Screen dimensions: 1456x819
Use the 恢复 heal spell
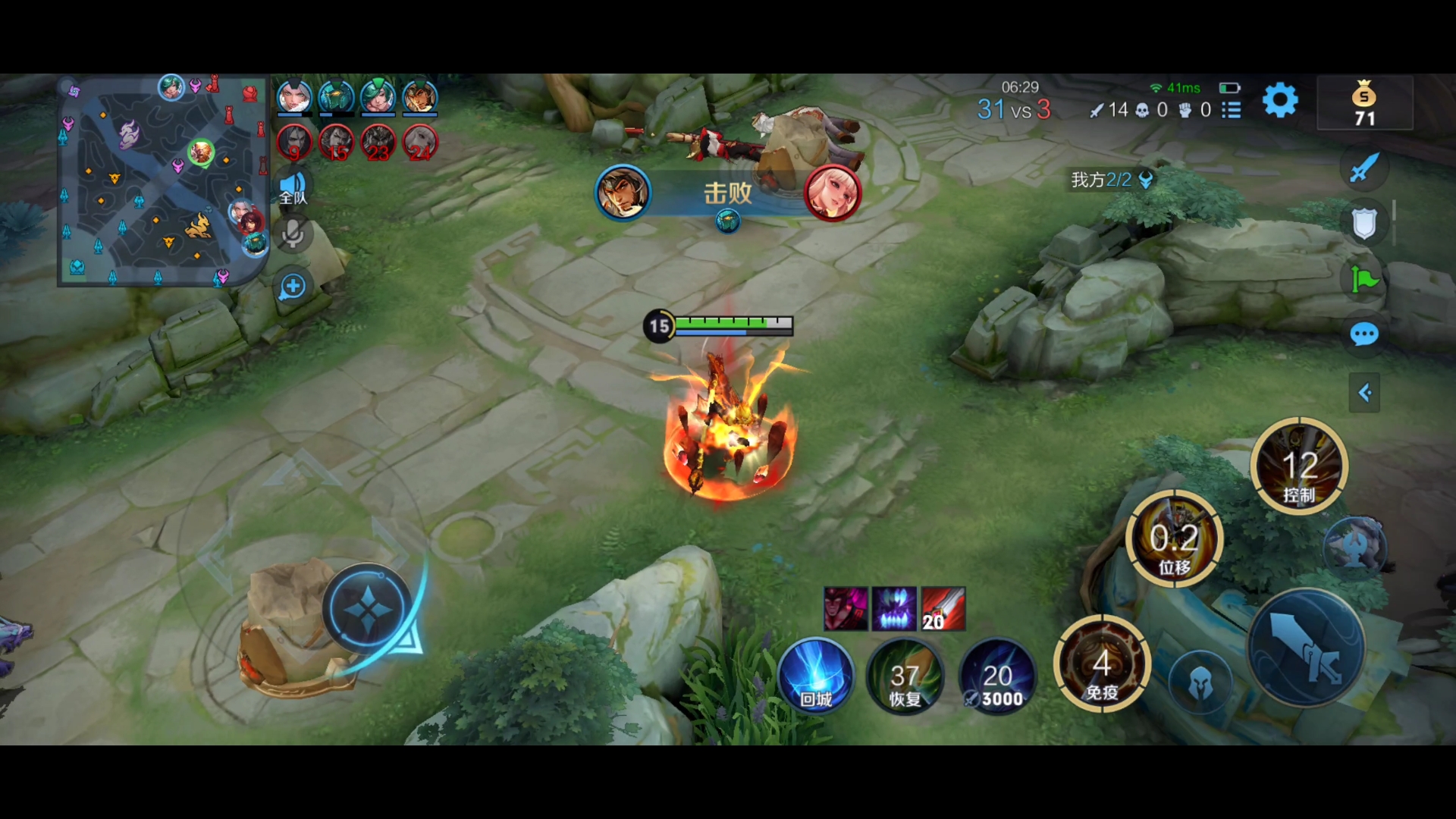pyautogui.click(x=905, y=676)
